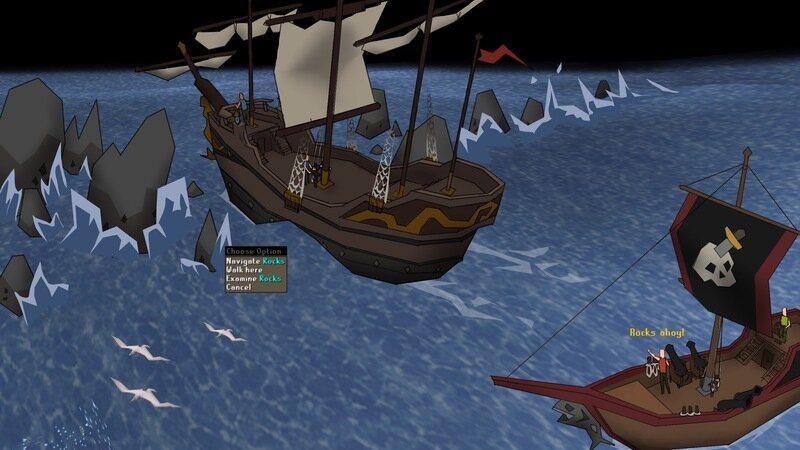Image resolution: width=800 pixels, height=450 pixels.
Task: Choose the Navigate Rocks option
Action: coord(255,261)
